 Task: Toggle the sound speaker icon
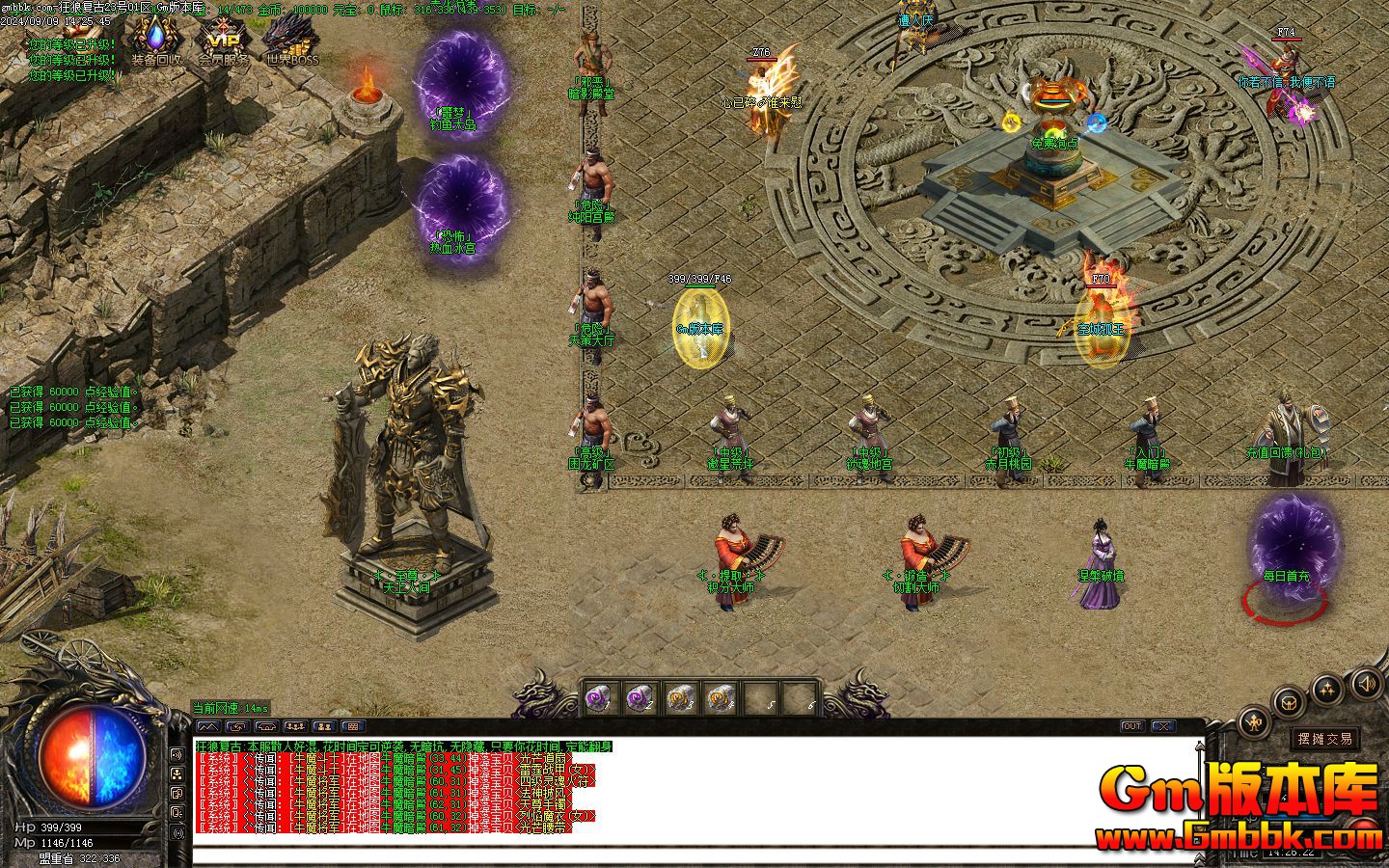click(x=1366, y=685)
